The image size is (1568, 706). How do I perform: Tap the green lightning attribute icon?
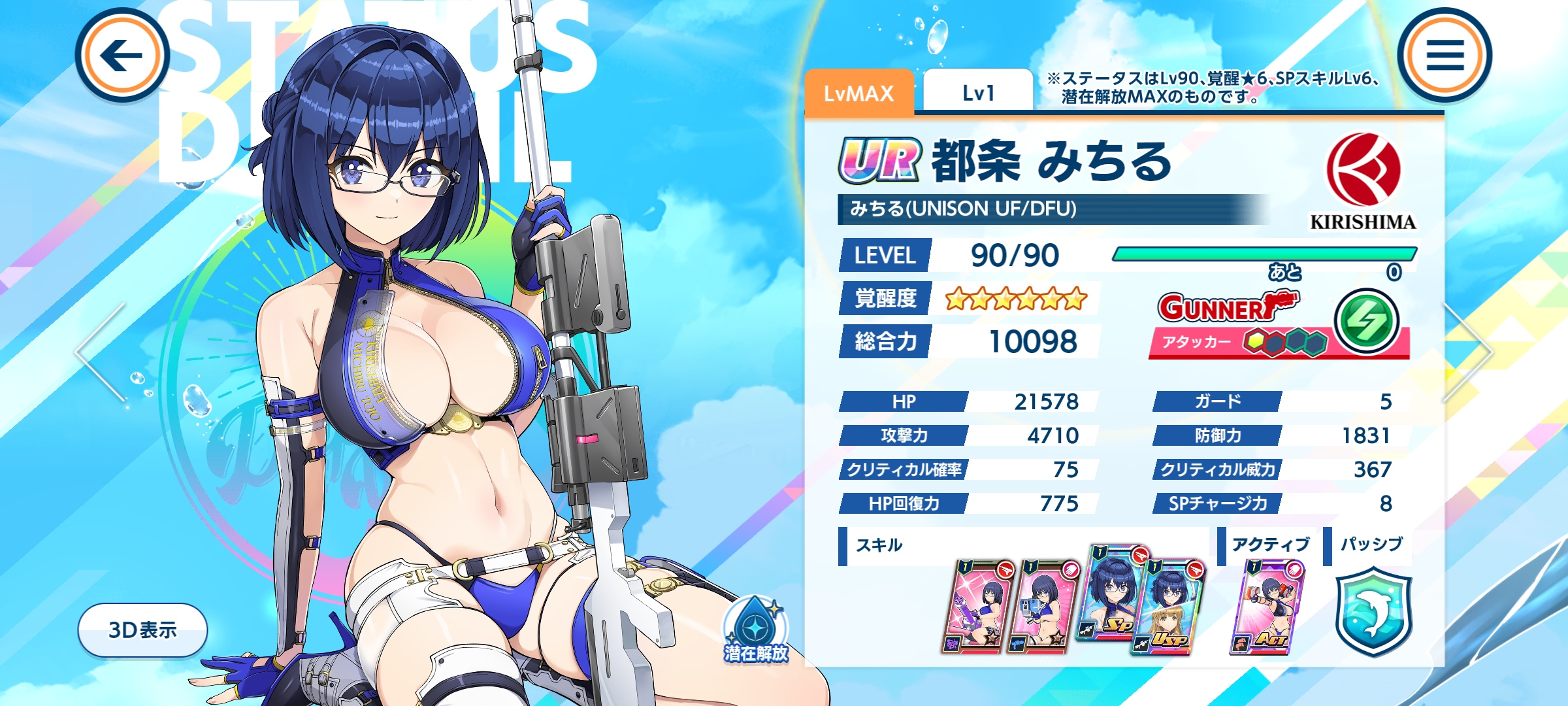pos(1366,320)
